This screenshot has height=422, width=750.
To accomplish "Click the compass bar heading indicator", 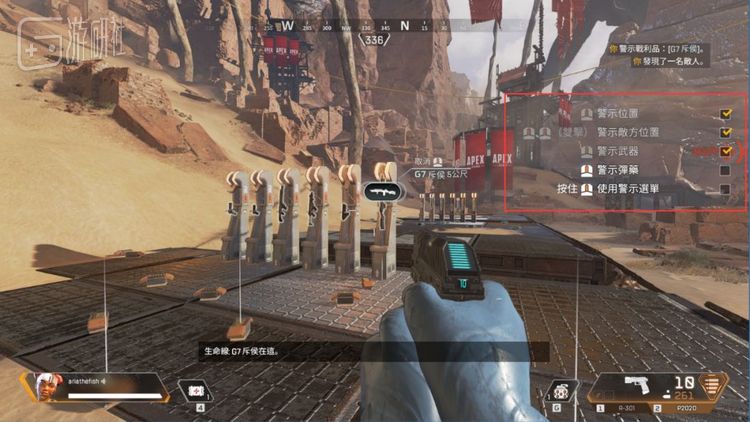I will pos(374,40).
